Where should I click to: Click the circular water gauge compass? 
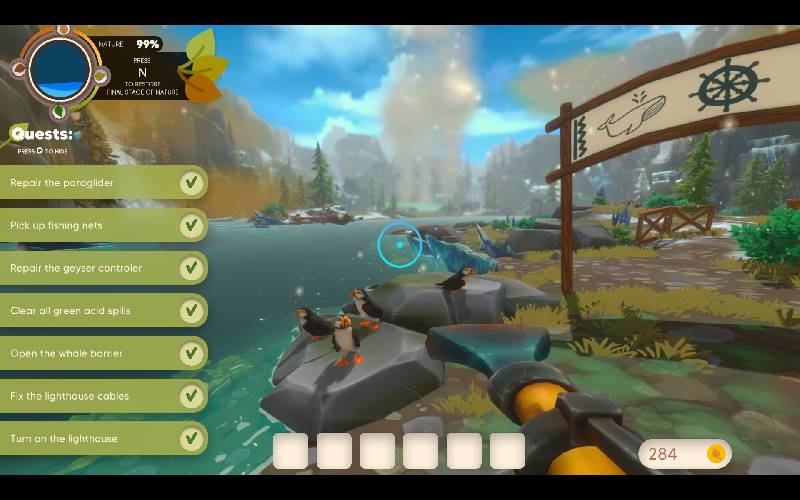pos(60,68)
